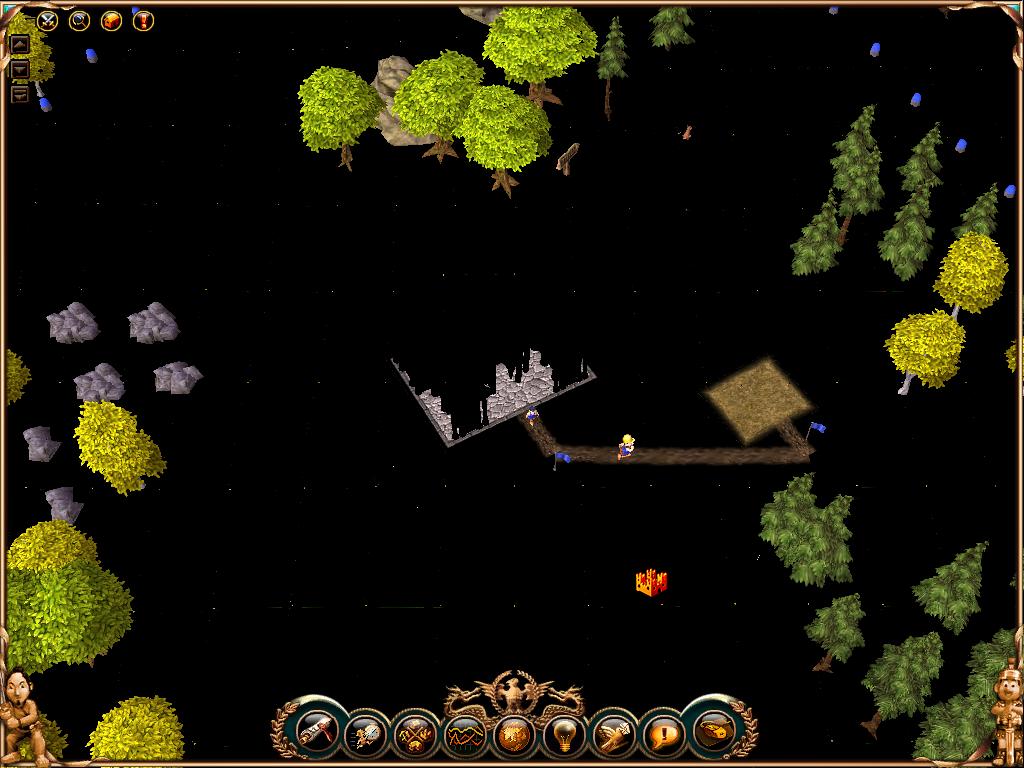Open the hat icon main menu
This screenshot has height=768, width=1024.
click(712, 731)
